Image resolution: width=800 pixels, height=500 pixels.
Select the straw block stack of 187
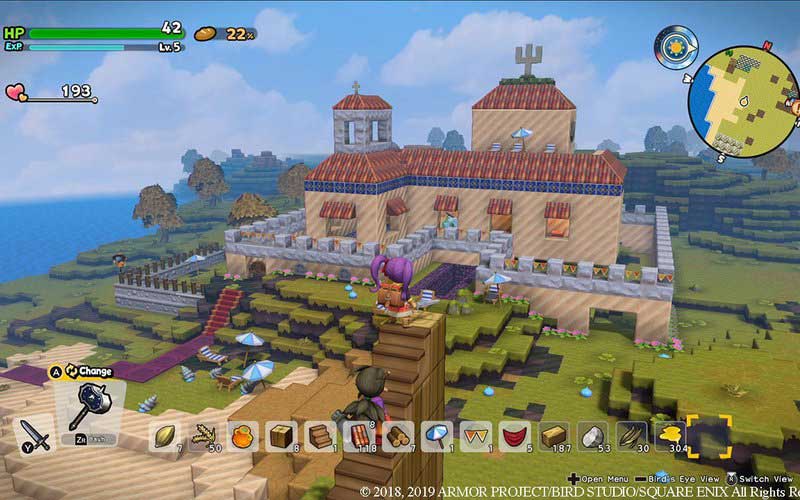pos(554,436)
